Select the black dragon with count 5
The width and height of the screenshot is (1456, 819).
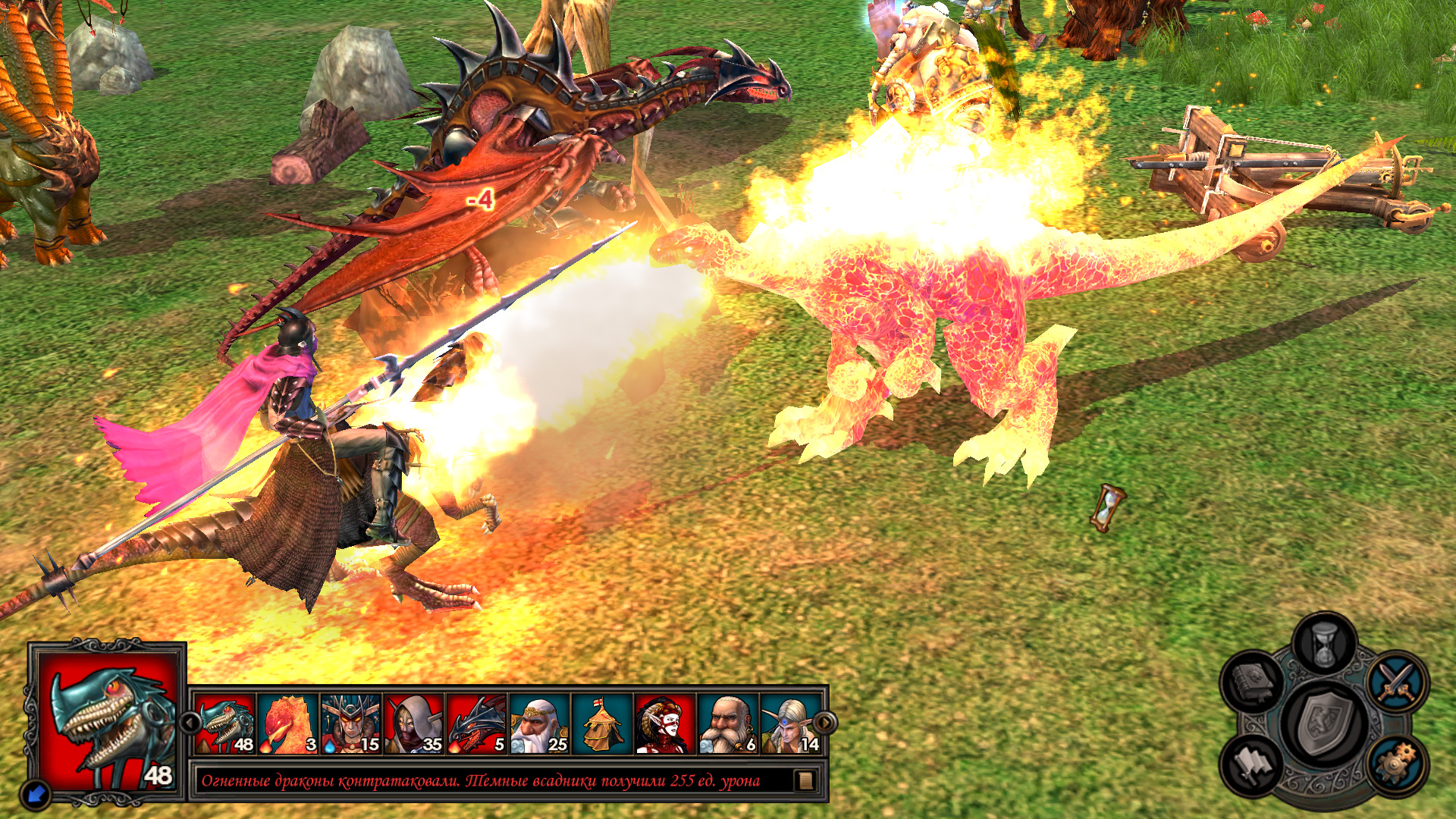click(476, 724)
